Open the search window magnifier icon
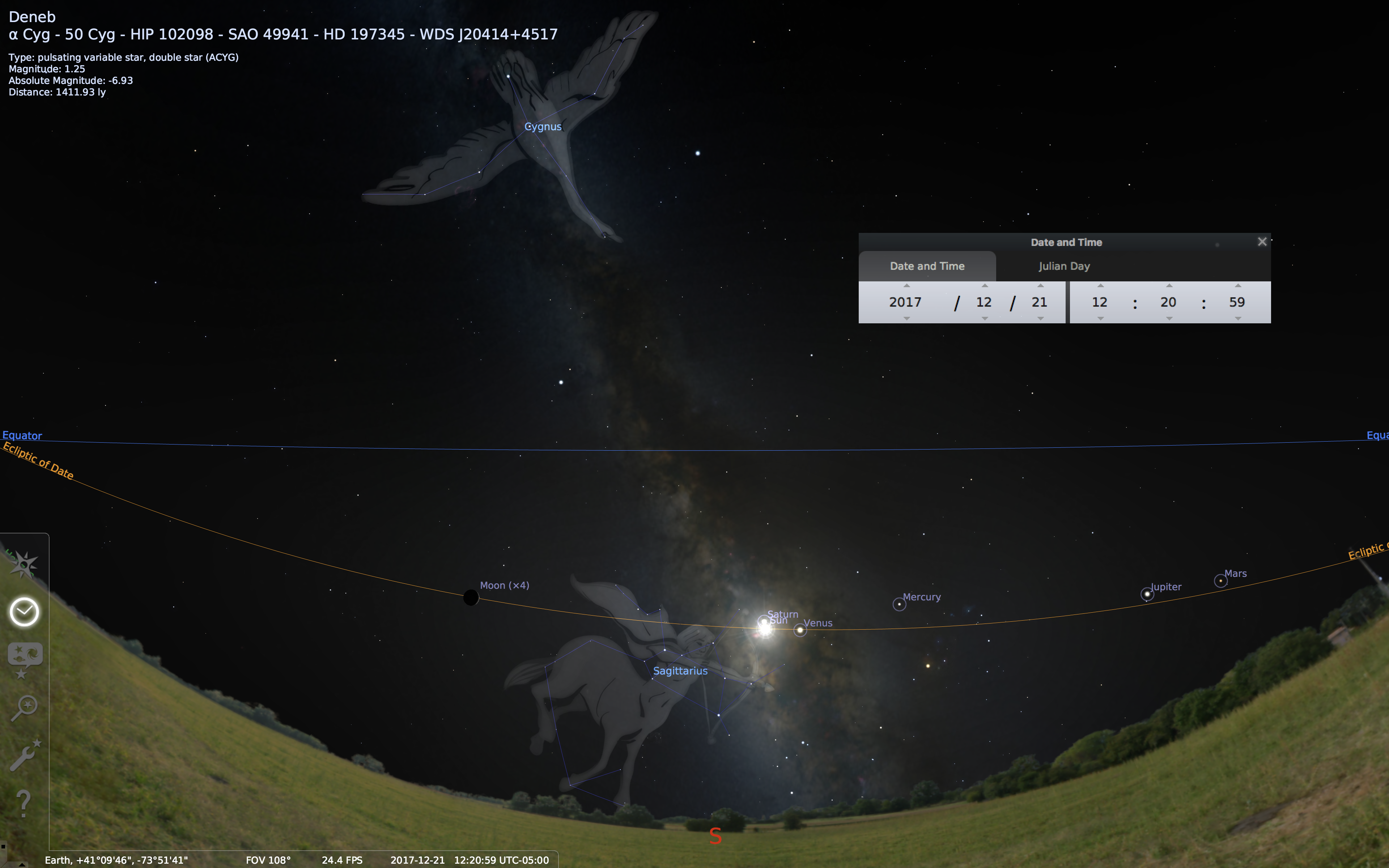This screenshot has height=868, width=1389. (24, 707)
